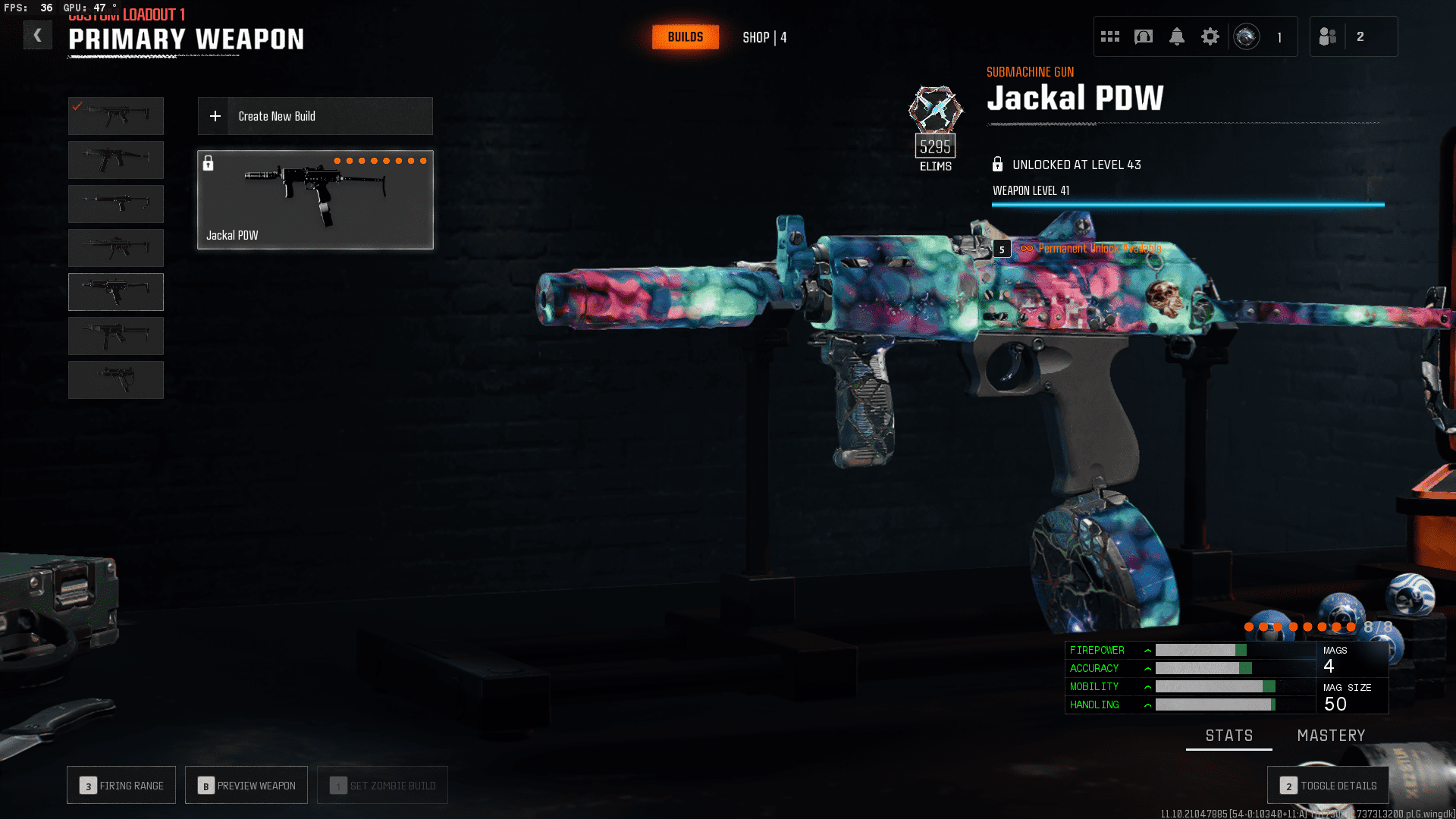Go back with the top-left arrow
The image size is (1456, 819).
click(37, 36)
